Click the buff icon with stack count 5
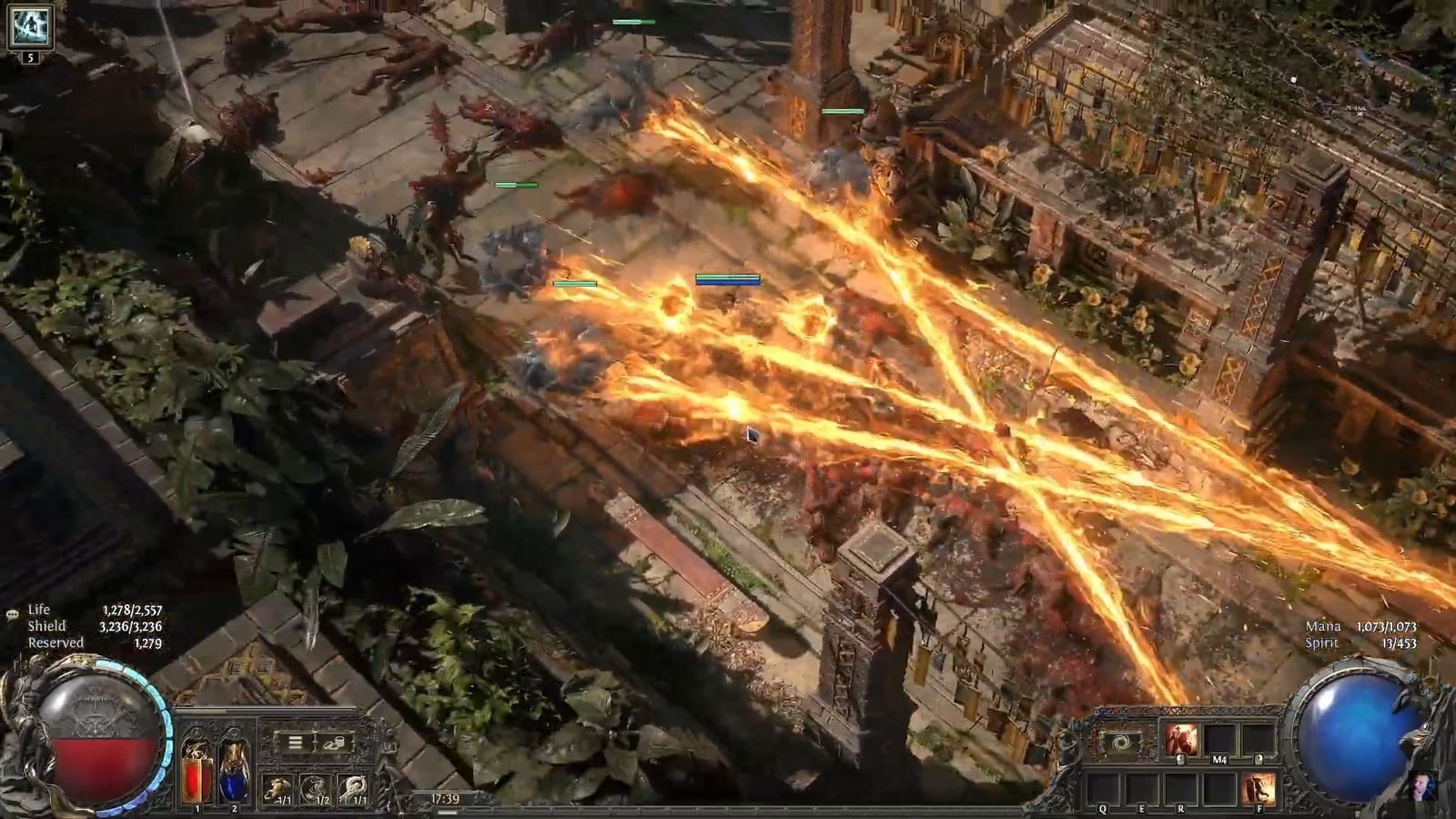 (x=29, y=29)
